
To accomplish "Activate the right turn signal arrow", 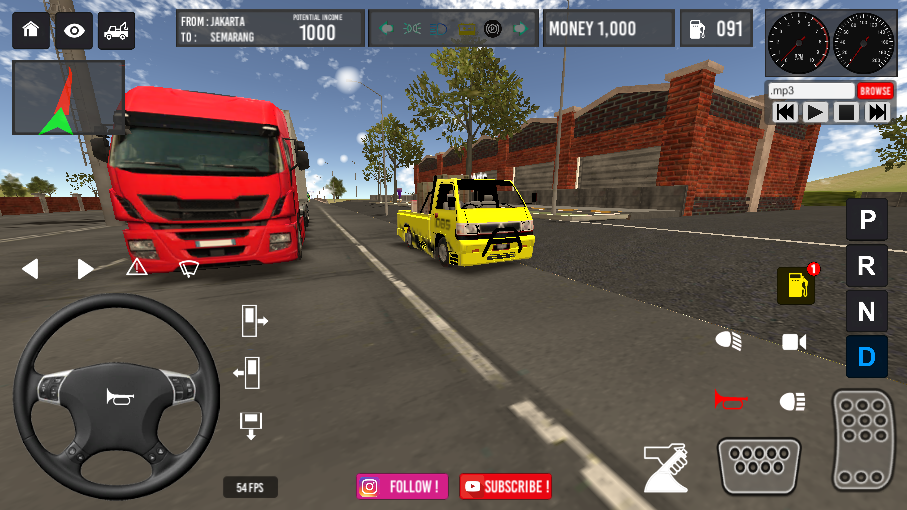I will pyautogui.click(x=86, y=269).
